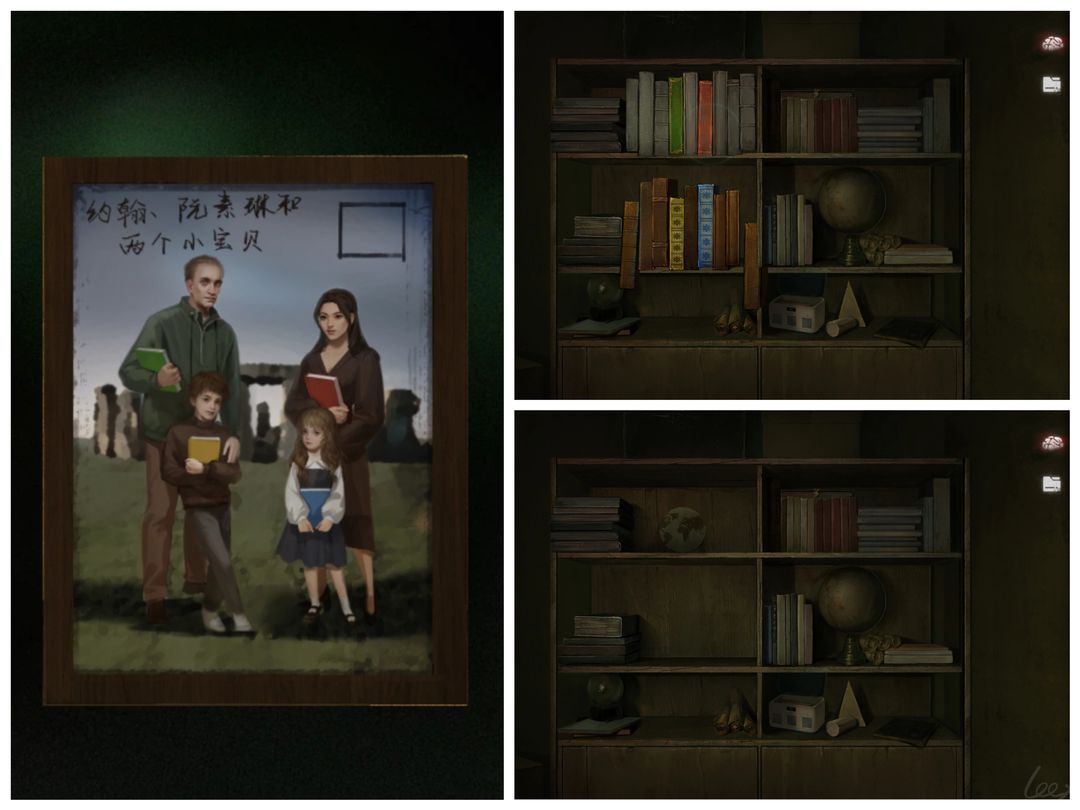The width and height of the screenshot is (1080, 810).
Task: Open the brain hint icon beside the colorful-book shelf
Action: [x=1051, y=43]
